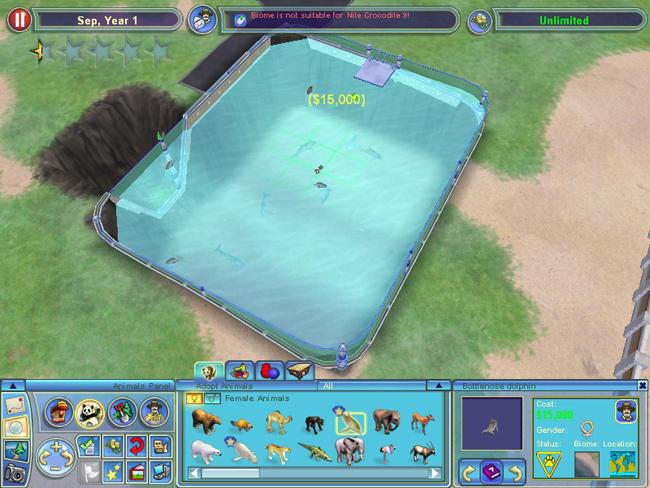The width and height of the screenshot is (650, 488).
Task: Switch to the food items tab
Action: point(238,371)
